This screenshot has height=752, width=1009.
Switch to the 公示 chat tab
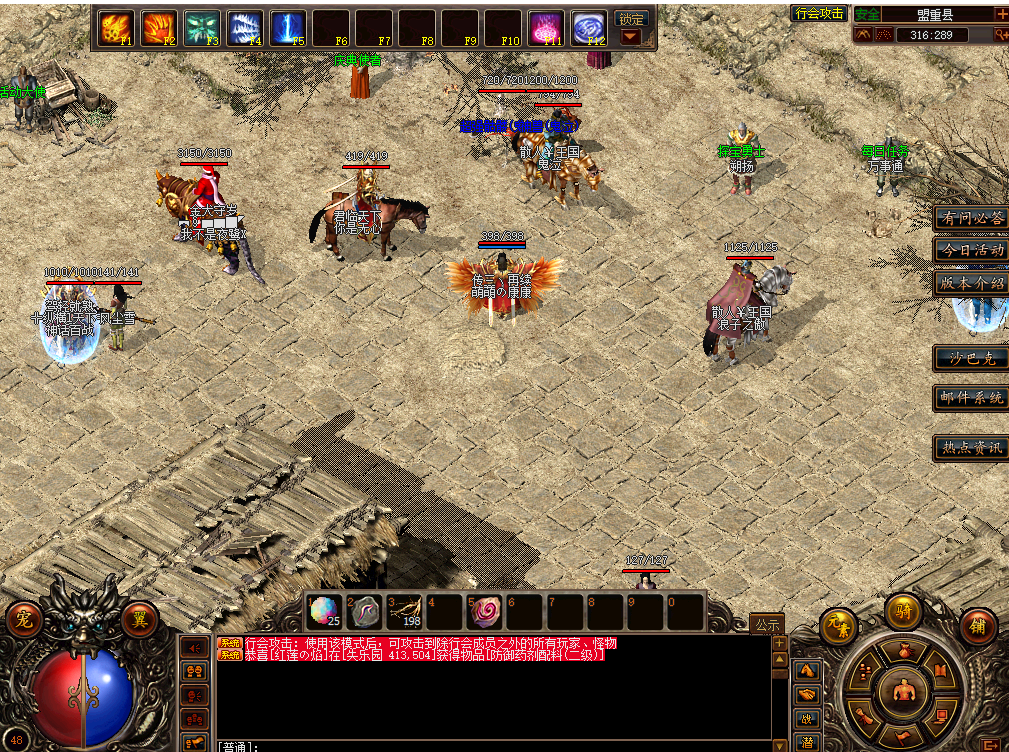[x=767, y=624]
